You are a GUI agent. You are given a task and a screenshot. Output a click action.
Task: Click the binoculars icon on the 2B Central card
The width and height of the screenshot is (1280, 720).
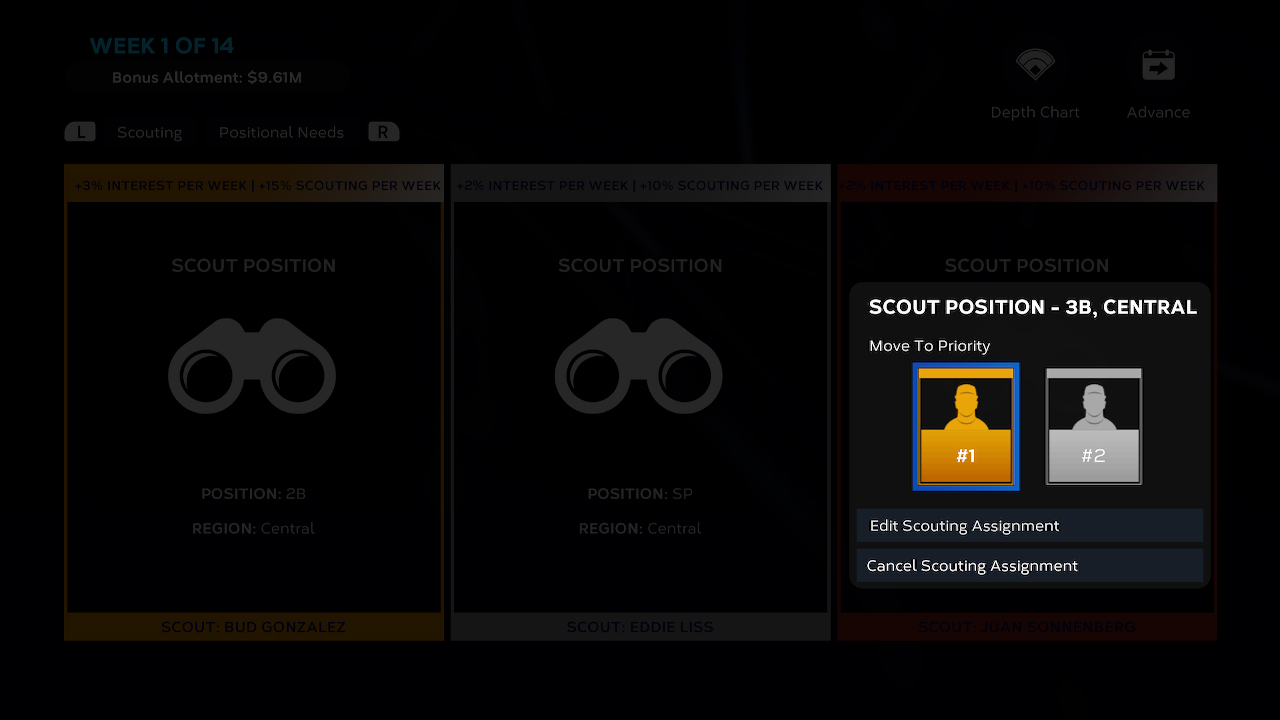tap(253, 367)
